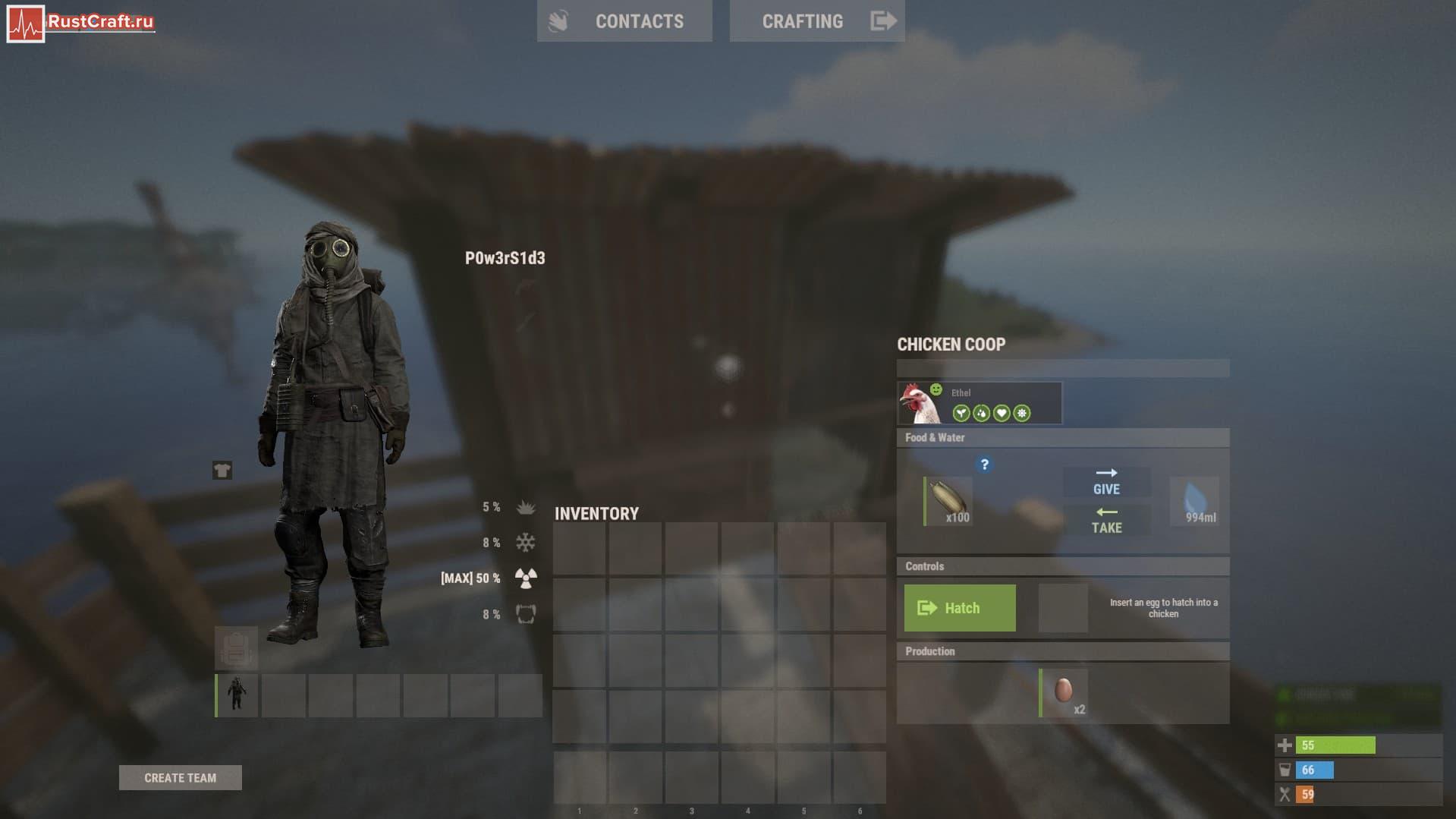This screenshot has height=819, width=1456.
Task: Select the hazmat suit clothing slot
Action: (x=237, y=695)
